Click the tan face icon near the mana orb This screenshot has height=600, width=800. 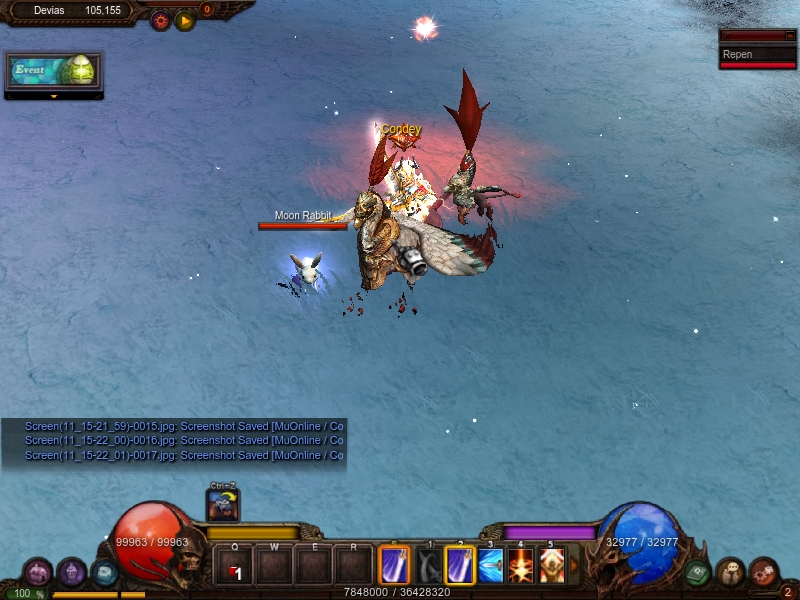click(730, 572)
